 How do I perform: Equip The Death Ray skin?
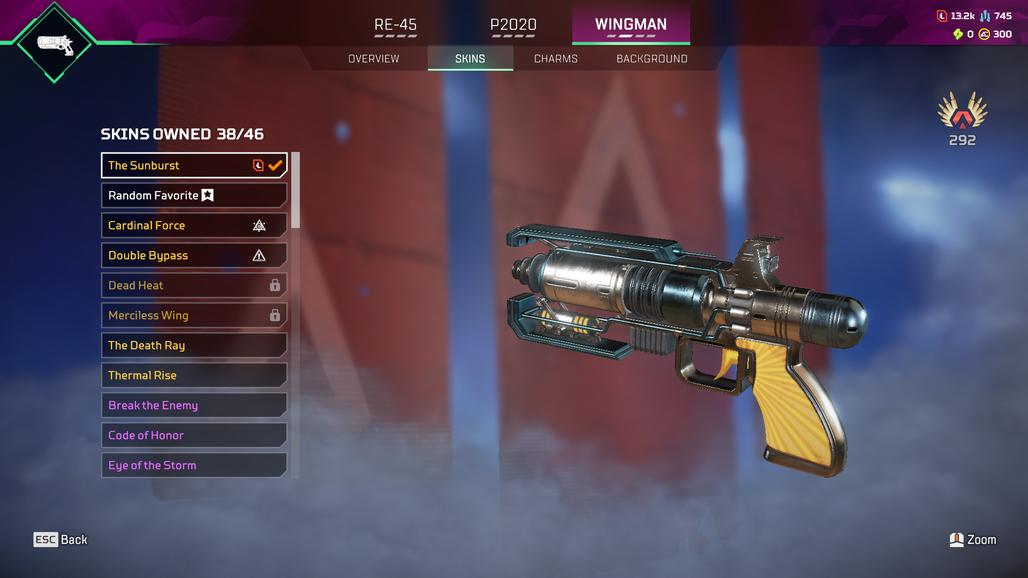[x=194, y=345]
